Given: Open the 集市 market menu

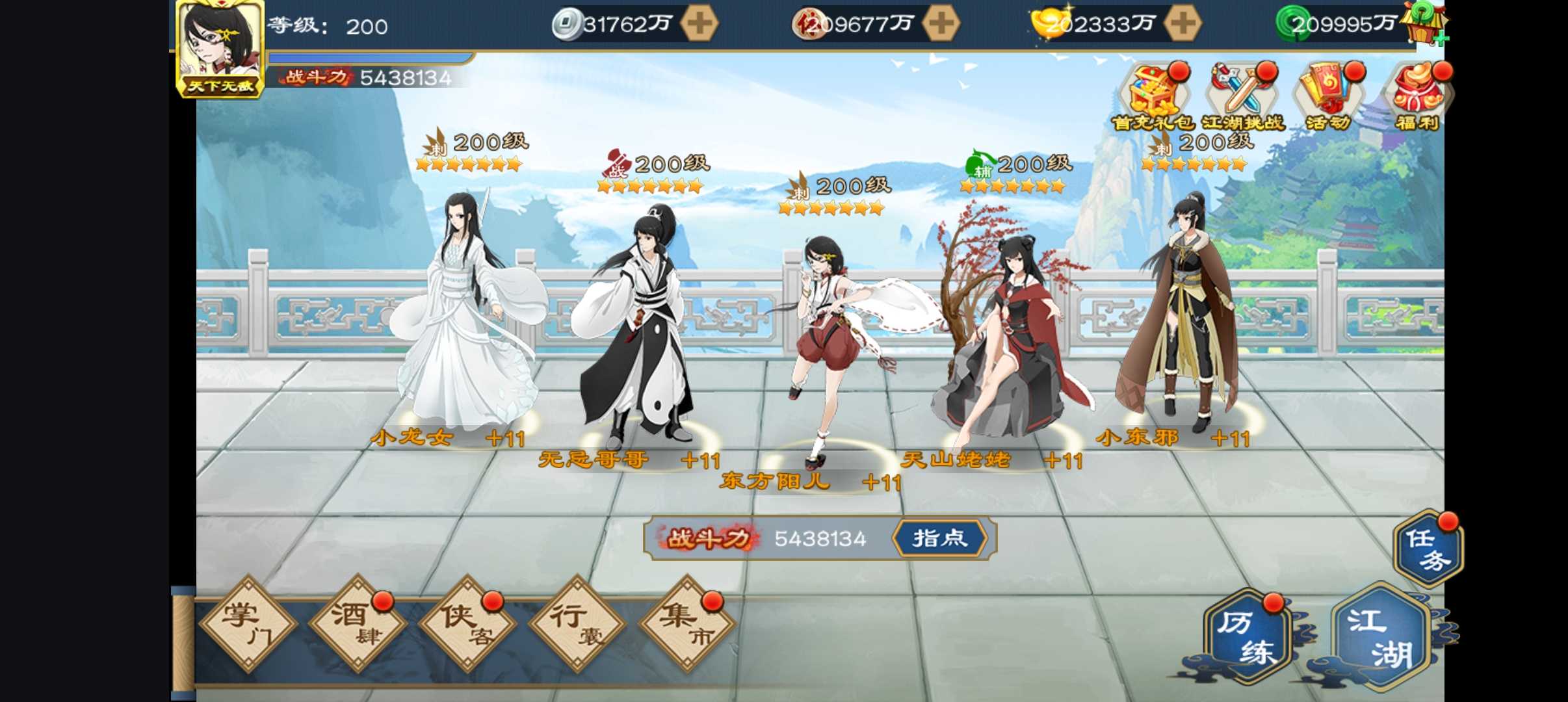Looking at the screenshot, I should click(686, 624).
